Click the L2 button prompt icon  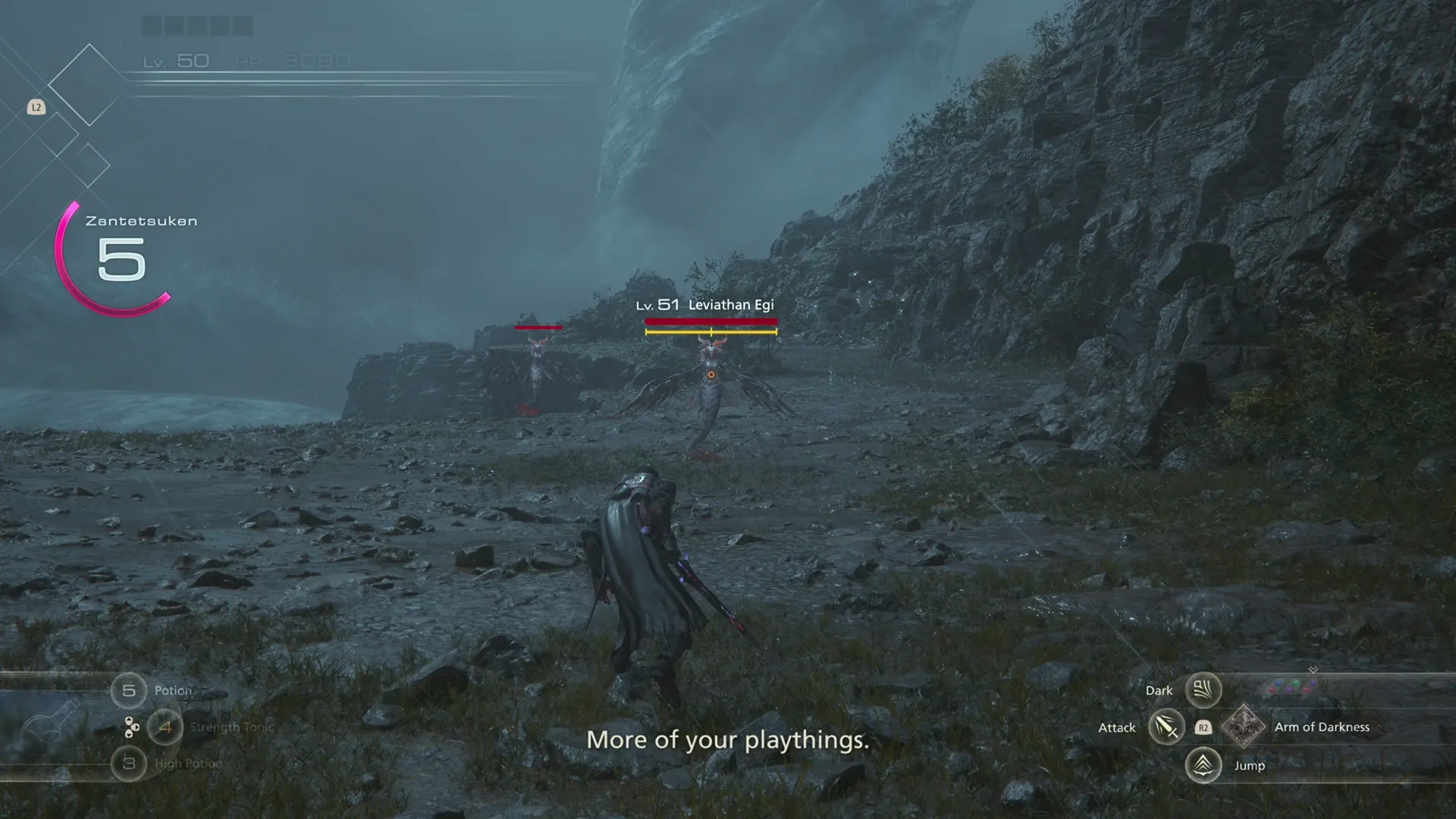36,107
